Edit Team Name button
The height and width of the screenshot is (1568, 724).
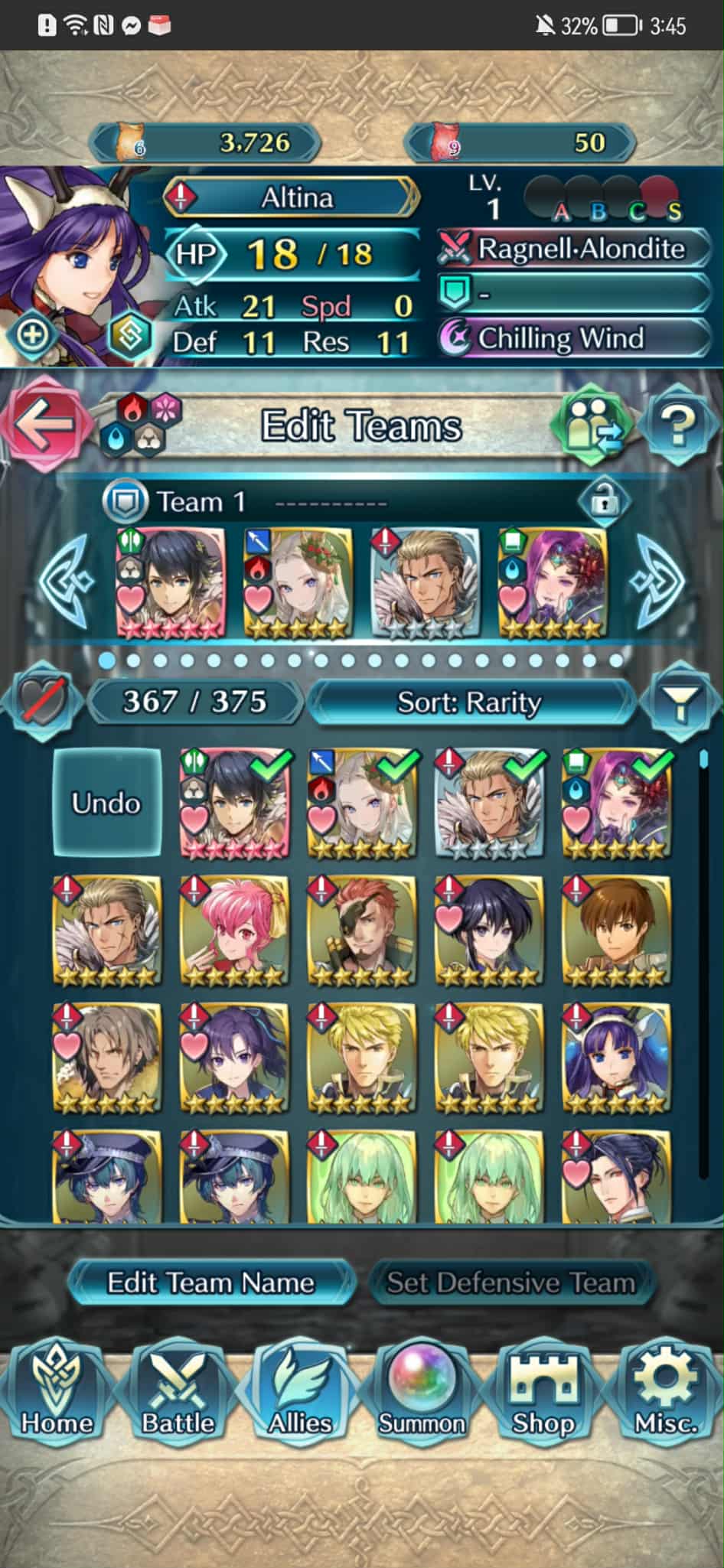210,1283
